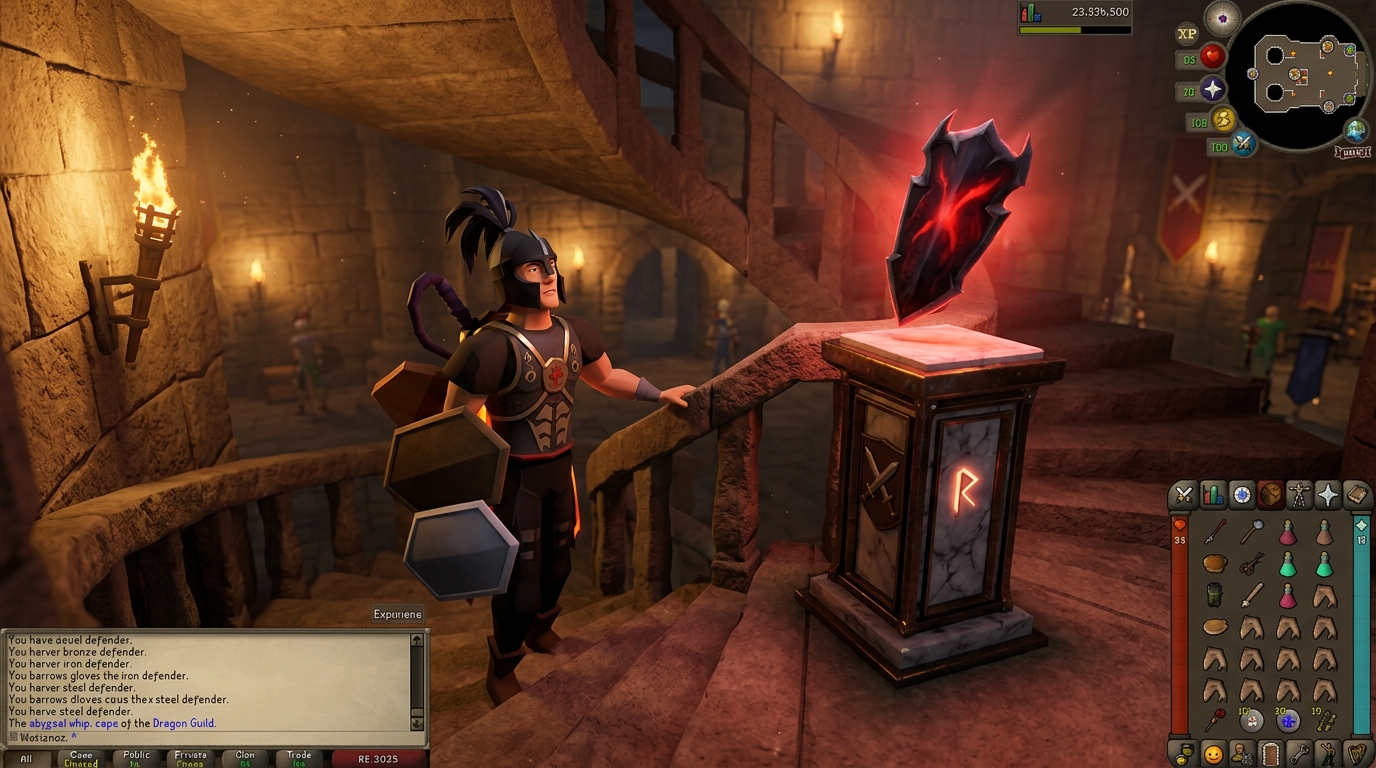The image size is (1376, 768).
Task: Activate the special attack sword orb
Action: (x=1244, y=144)
